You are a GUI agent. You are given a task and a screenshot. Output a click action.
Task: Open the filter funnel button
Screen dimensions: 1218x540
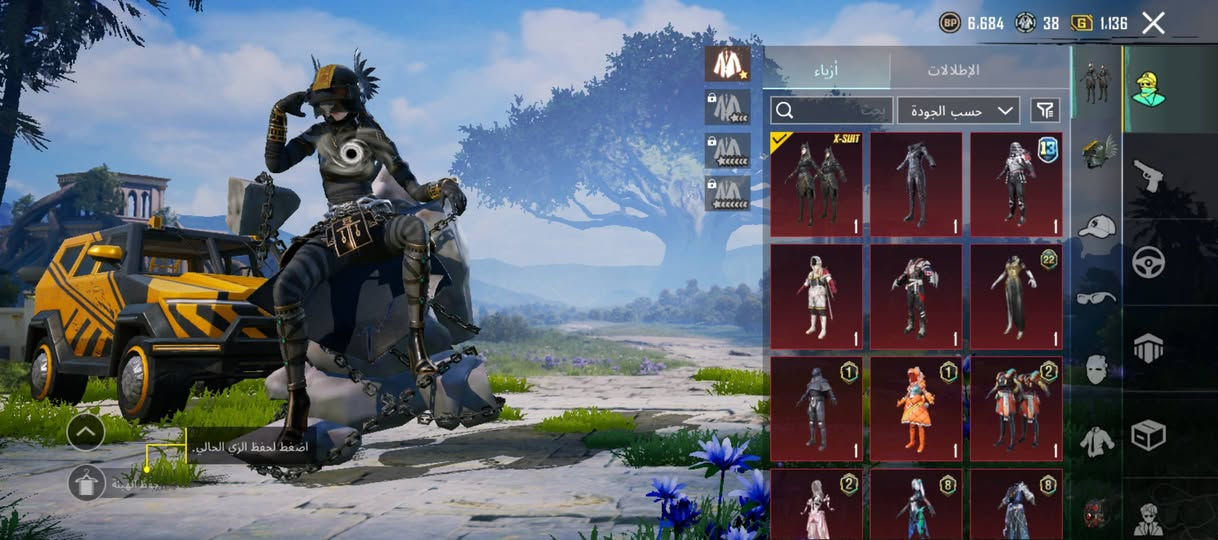click(1045, 110)
